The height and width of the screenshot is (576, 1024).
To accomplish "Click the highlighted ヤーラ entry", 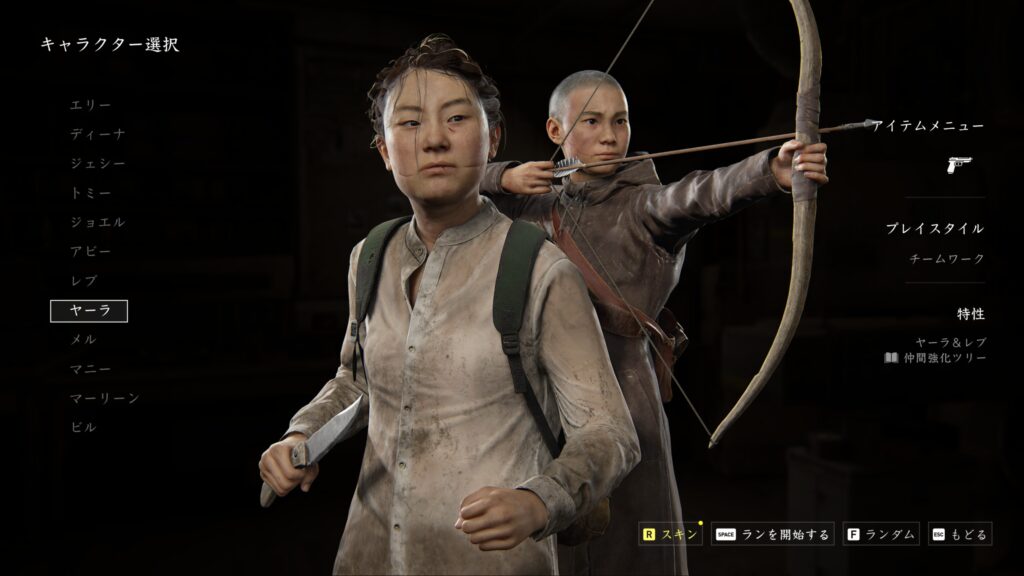I will [89, 311].
